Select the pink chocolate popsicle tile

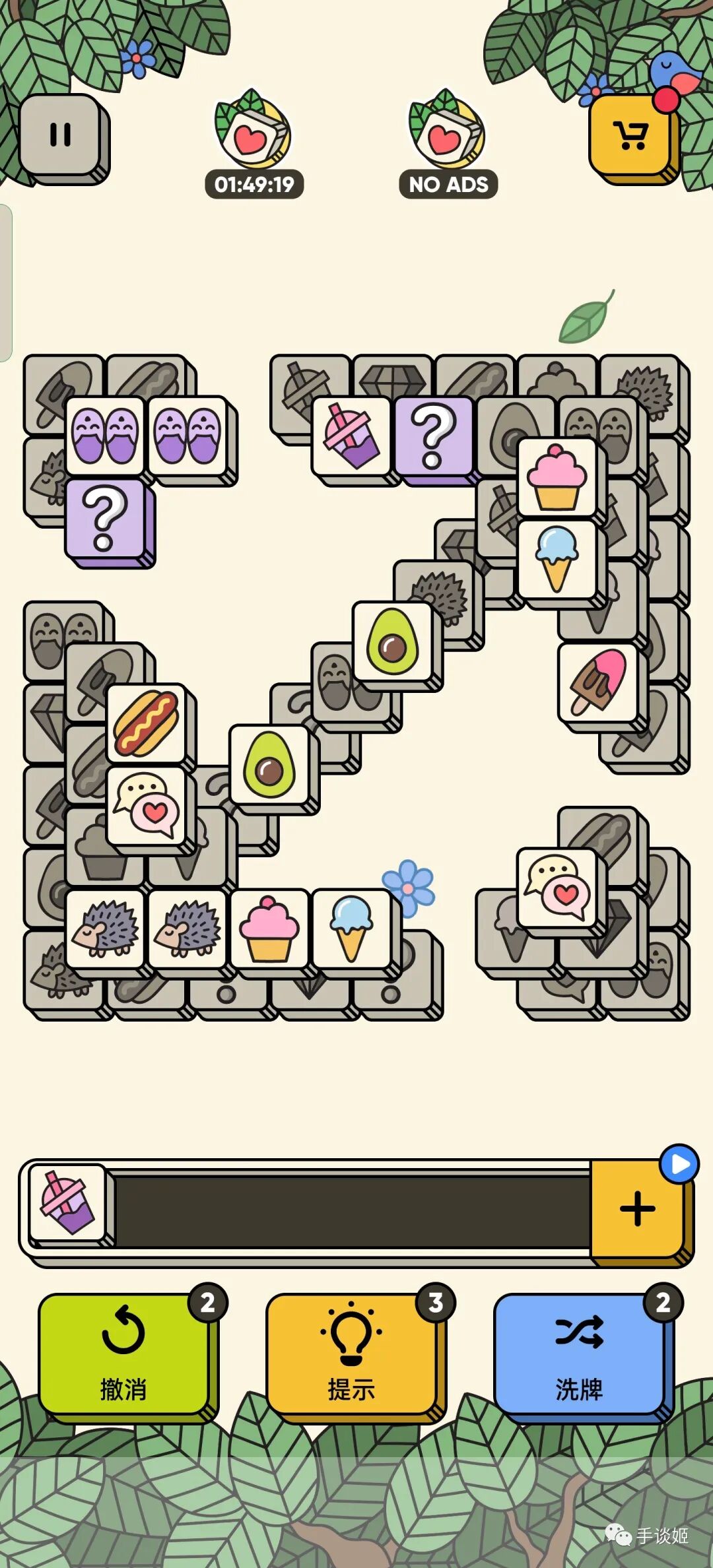pos(598,682)
